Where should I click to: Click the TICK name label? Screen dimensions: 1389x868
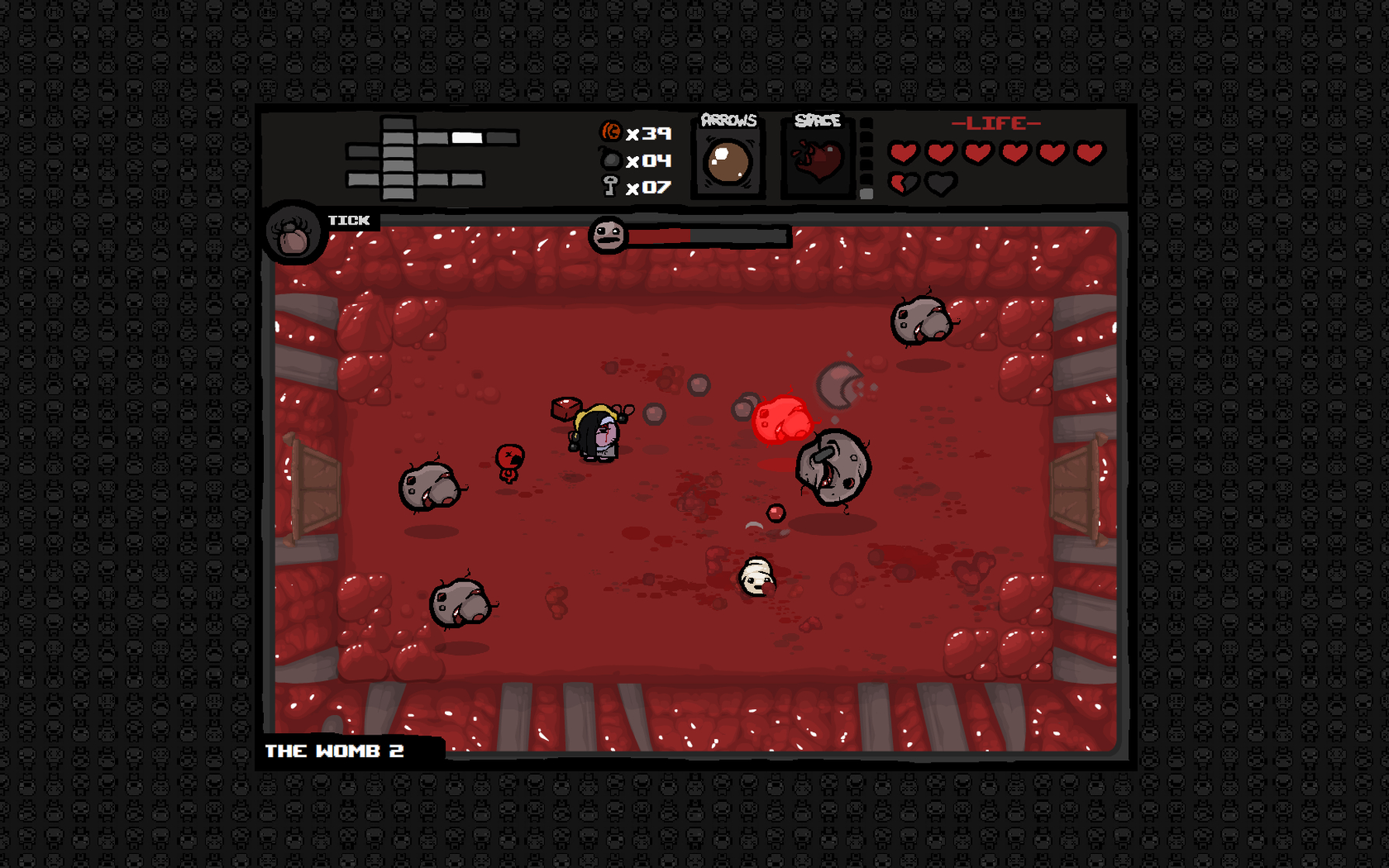(348, 220)
